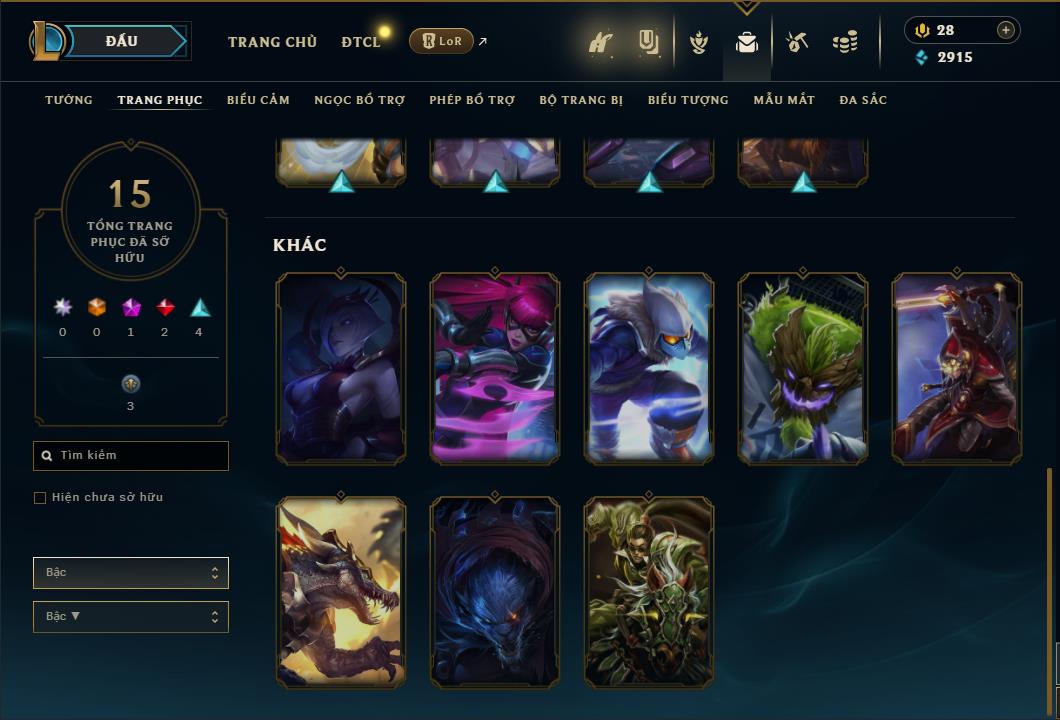Click the ĐẤU play button
1060x720 pixels.
tap(122, 41)
